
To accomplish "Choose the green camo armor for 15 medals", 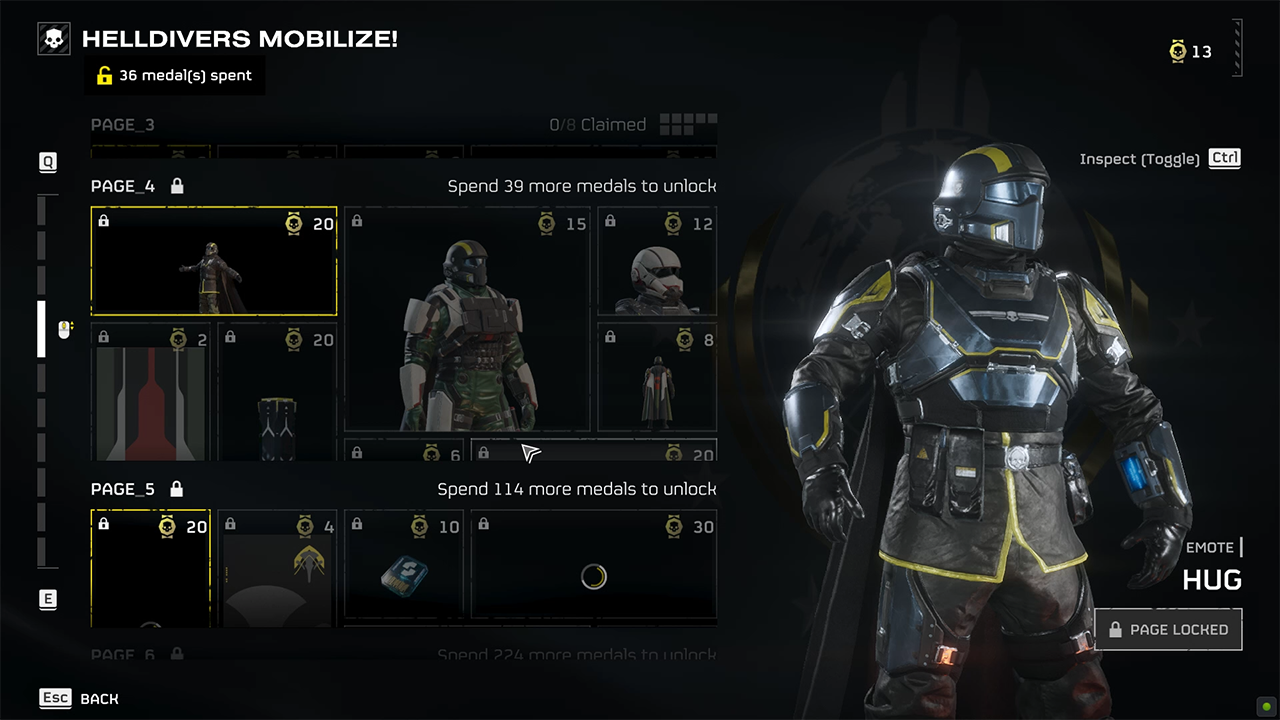I will click(x=467, y=320).
